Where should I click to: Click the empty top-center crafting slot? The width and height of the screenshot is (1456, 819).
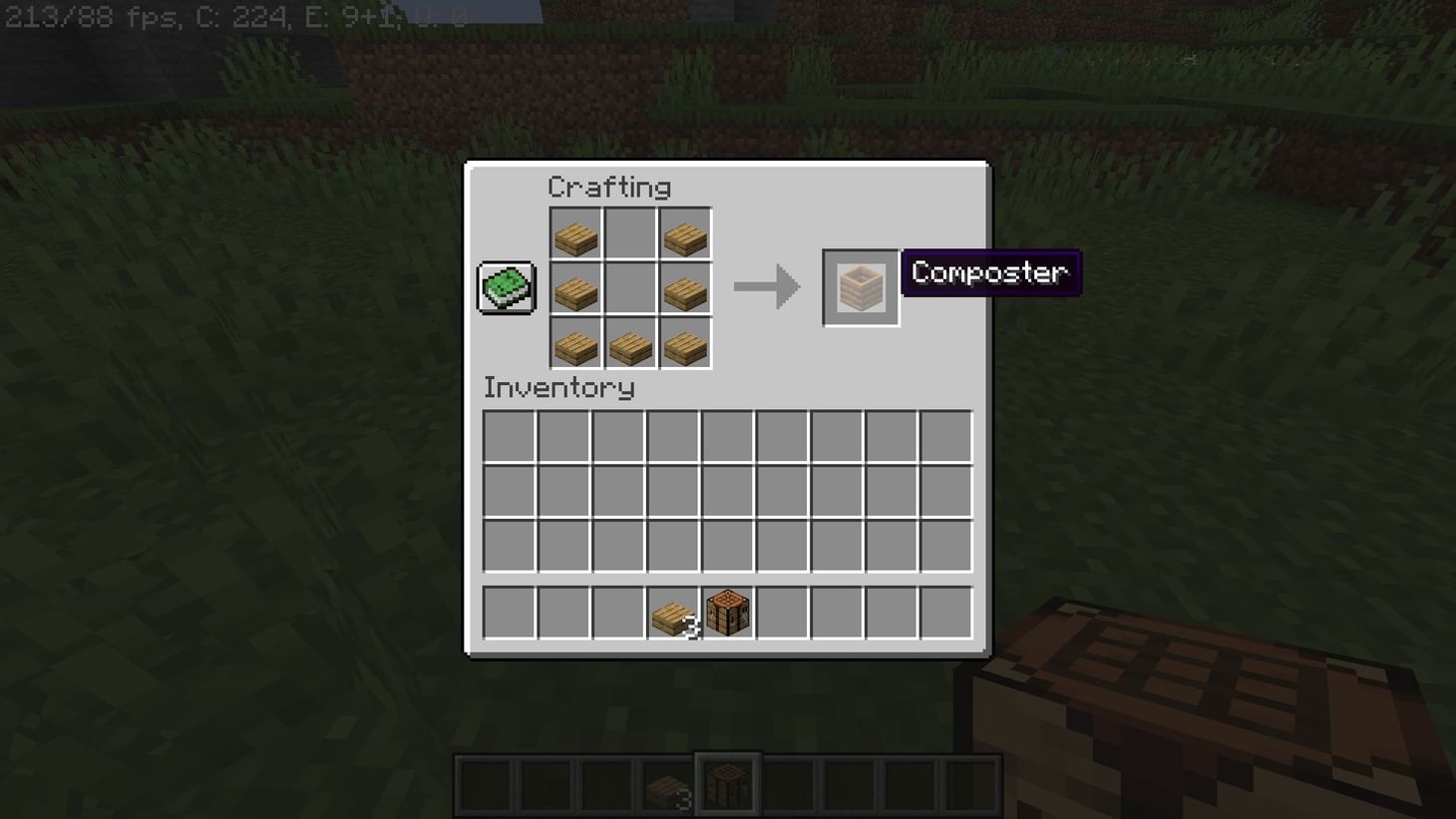click(x=630, y=234)
